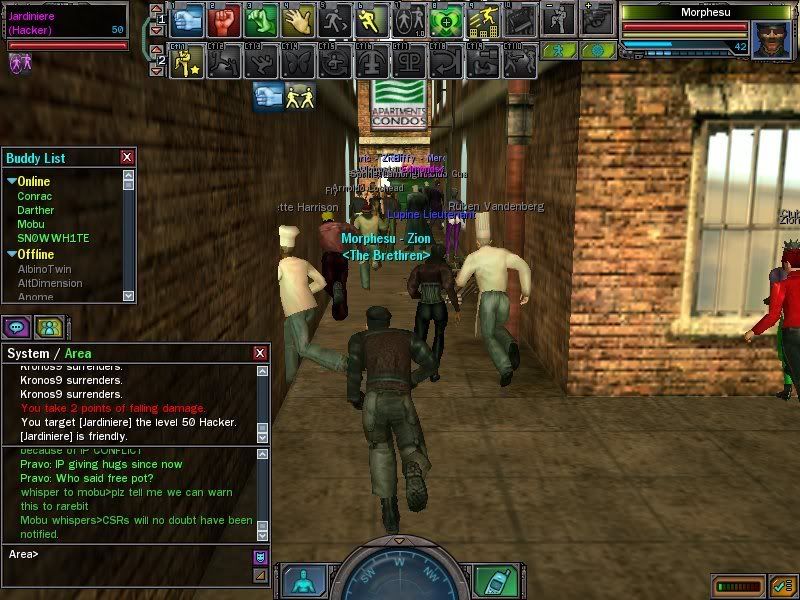Close the Buddy List window

tap(127, 157)
